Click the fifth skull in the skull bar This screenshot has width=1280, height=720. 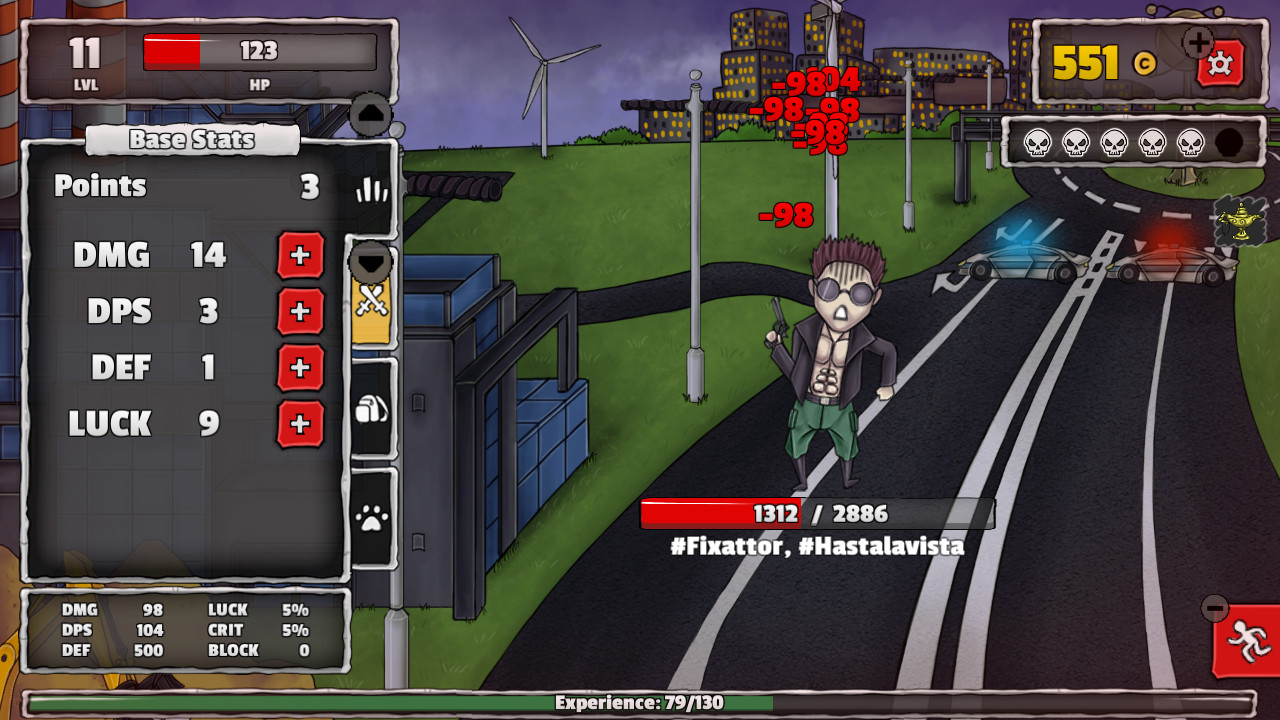click(1189, 143)
